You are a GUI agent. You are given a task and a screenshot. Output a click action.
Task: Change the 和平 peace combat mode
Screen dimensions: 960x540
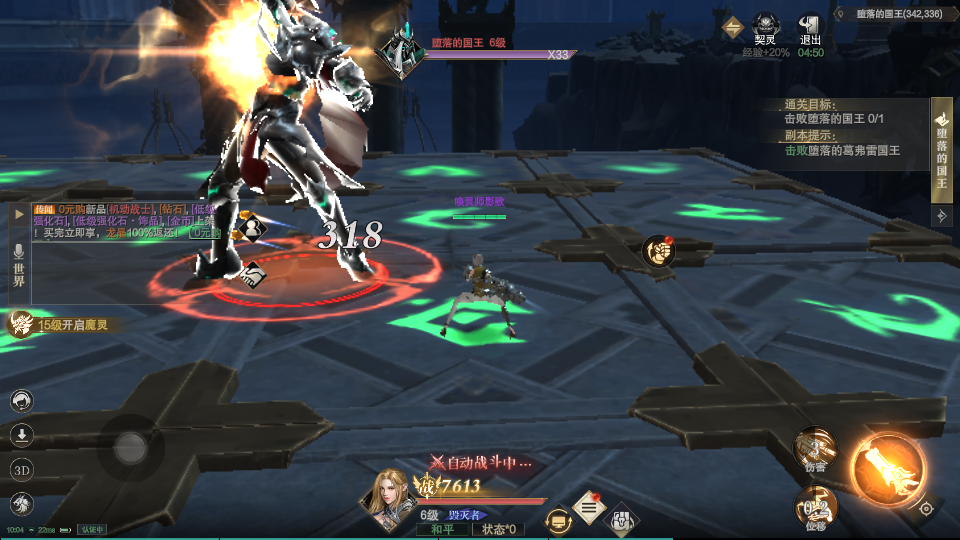442,528
